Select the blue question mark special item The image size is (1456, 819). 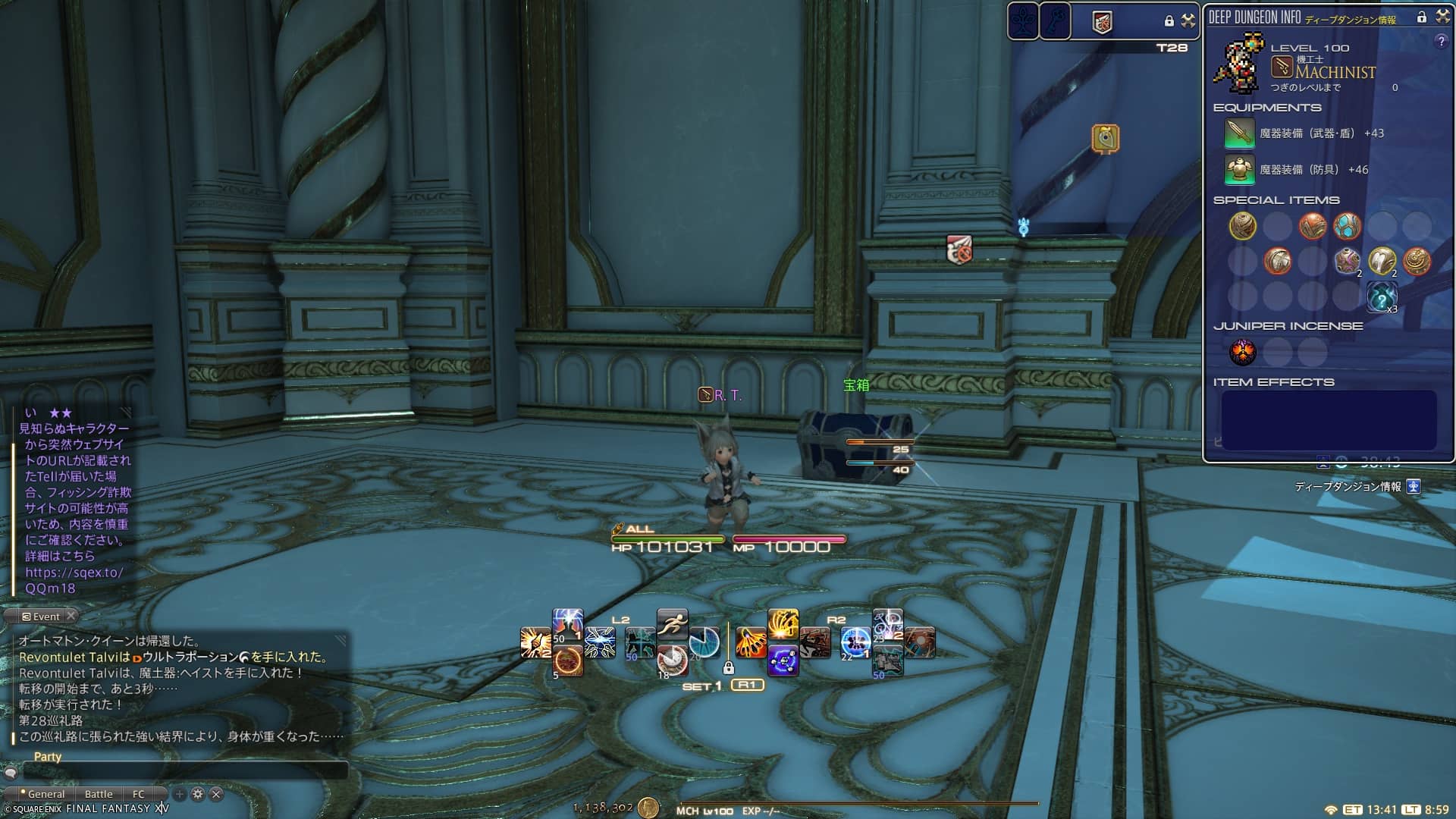(1382, 297)
